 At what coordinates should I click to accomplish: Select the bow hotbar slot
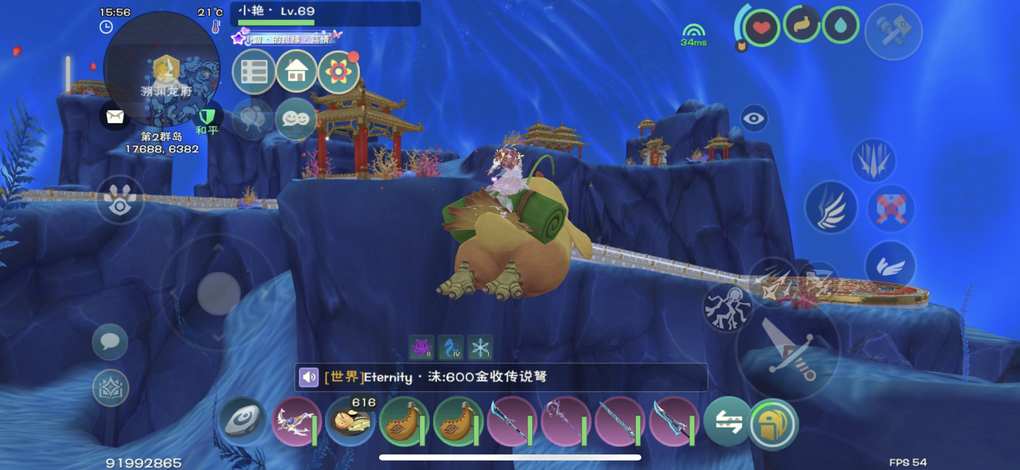296,422
